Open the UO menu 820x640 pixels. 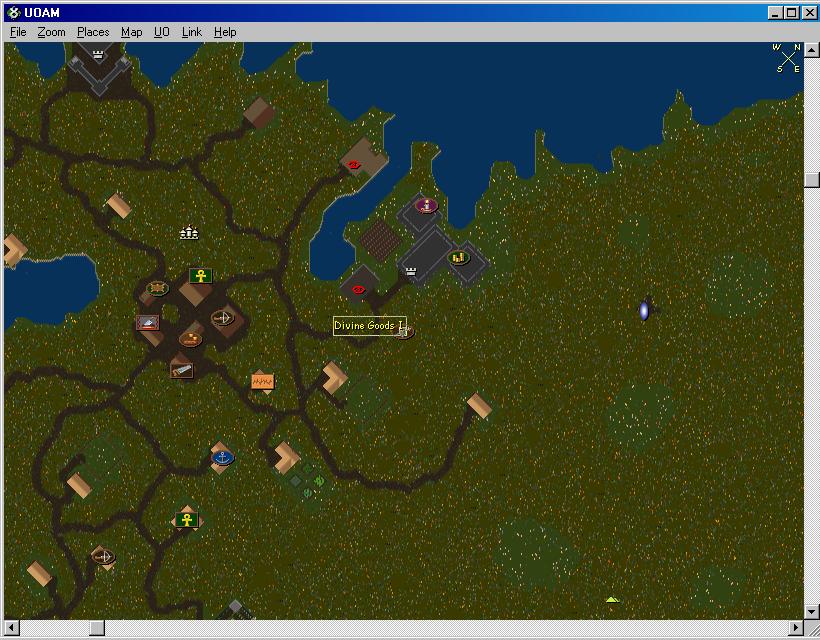[162, 32]
